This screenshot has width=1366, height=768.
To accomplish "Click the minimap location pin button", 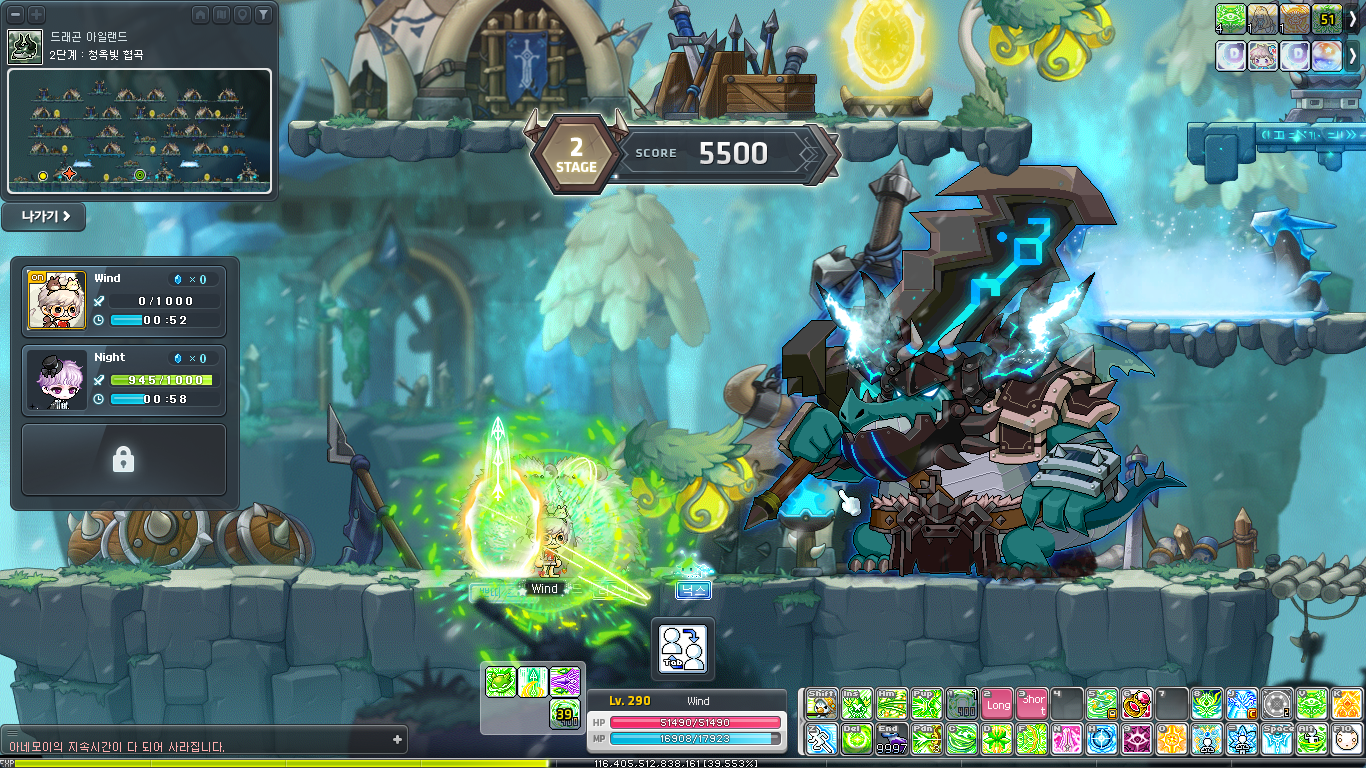I will pyautogui.click(x=241, y=14).
